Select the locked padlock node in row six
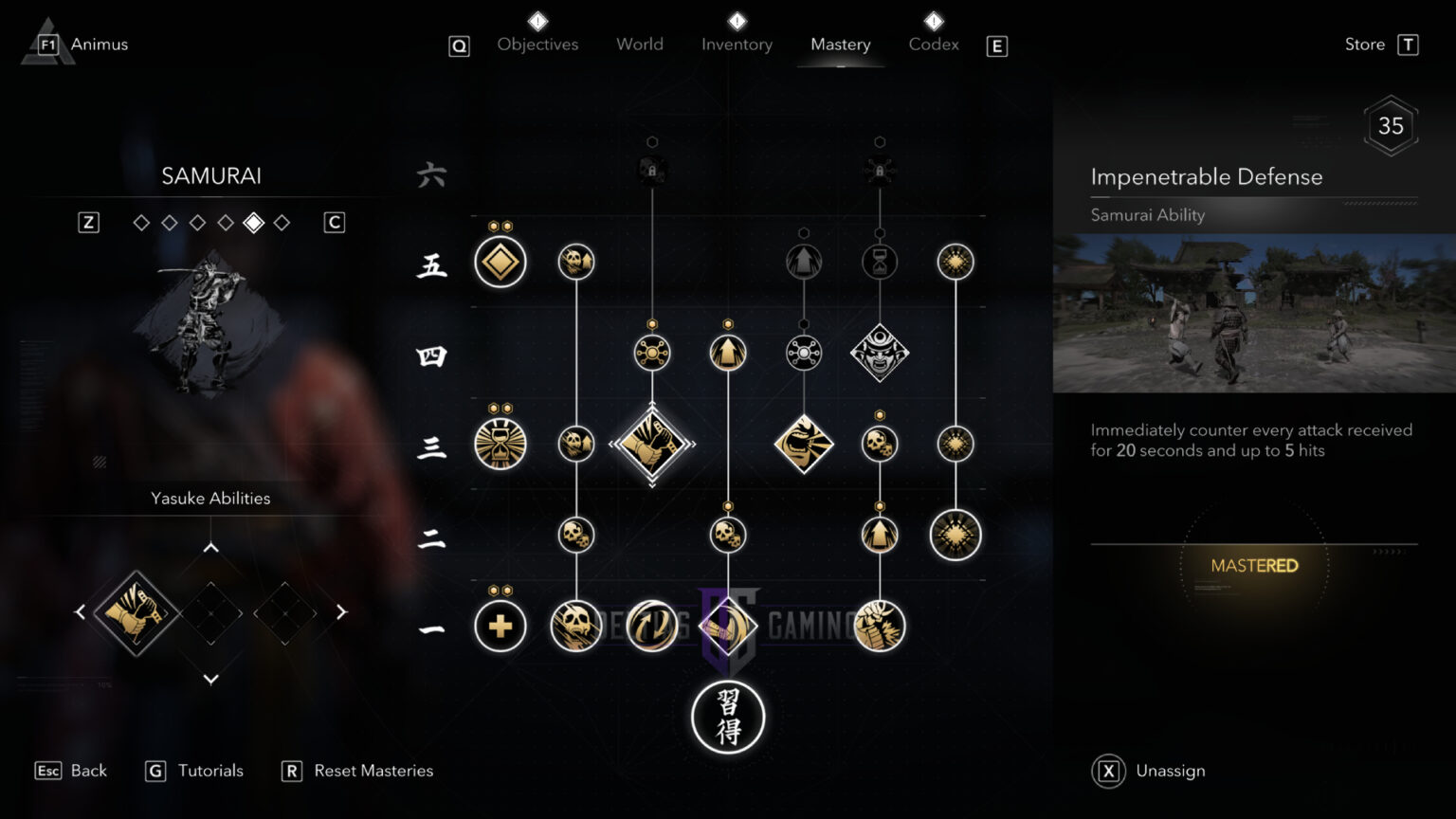Image resolution: width=1456 pixels, height=819 pixels. 652,171
